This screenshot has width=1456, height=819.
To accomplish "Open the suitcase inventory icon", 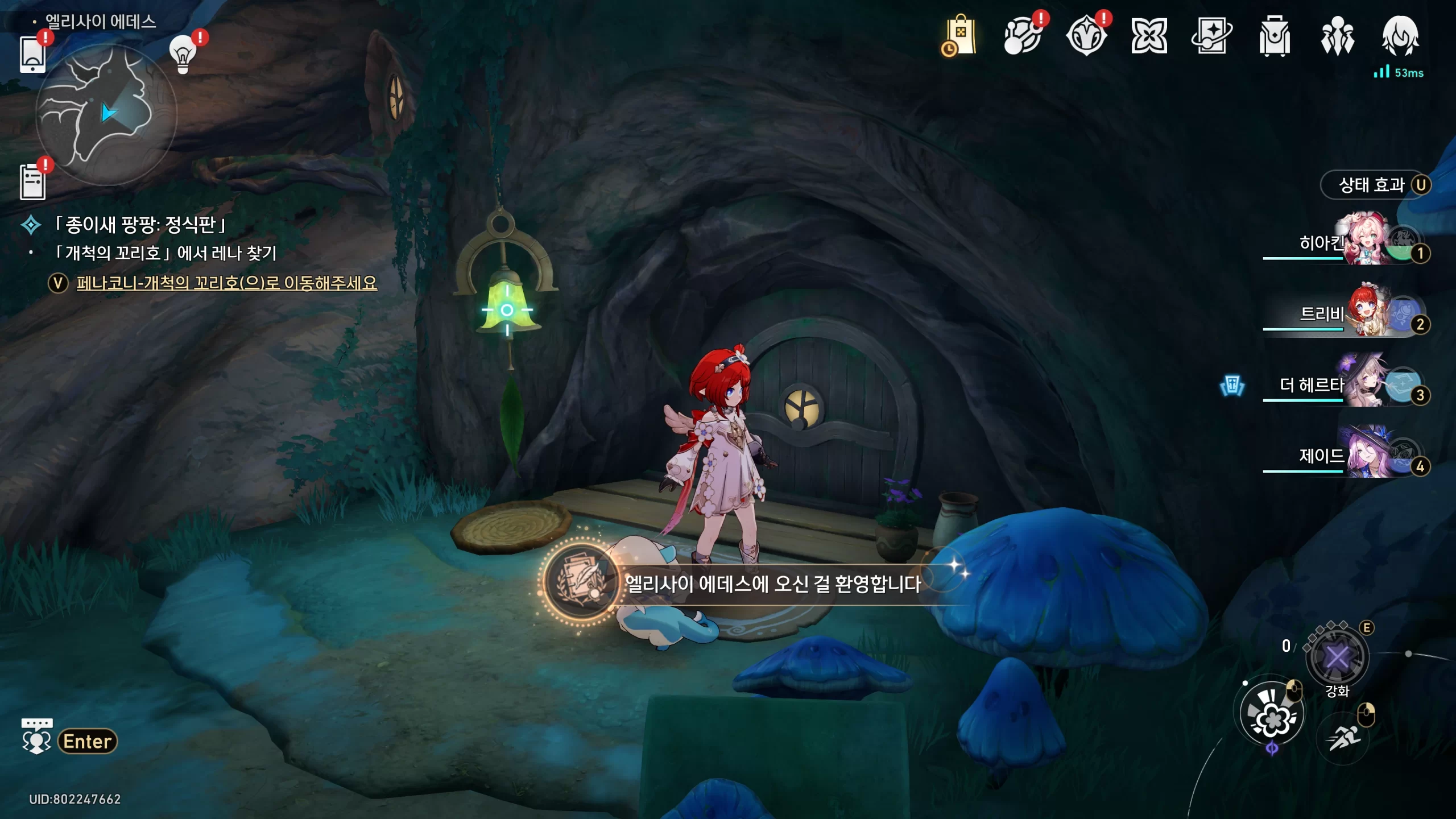I will click(1275, 36).
